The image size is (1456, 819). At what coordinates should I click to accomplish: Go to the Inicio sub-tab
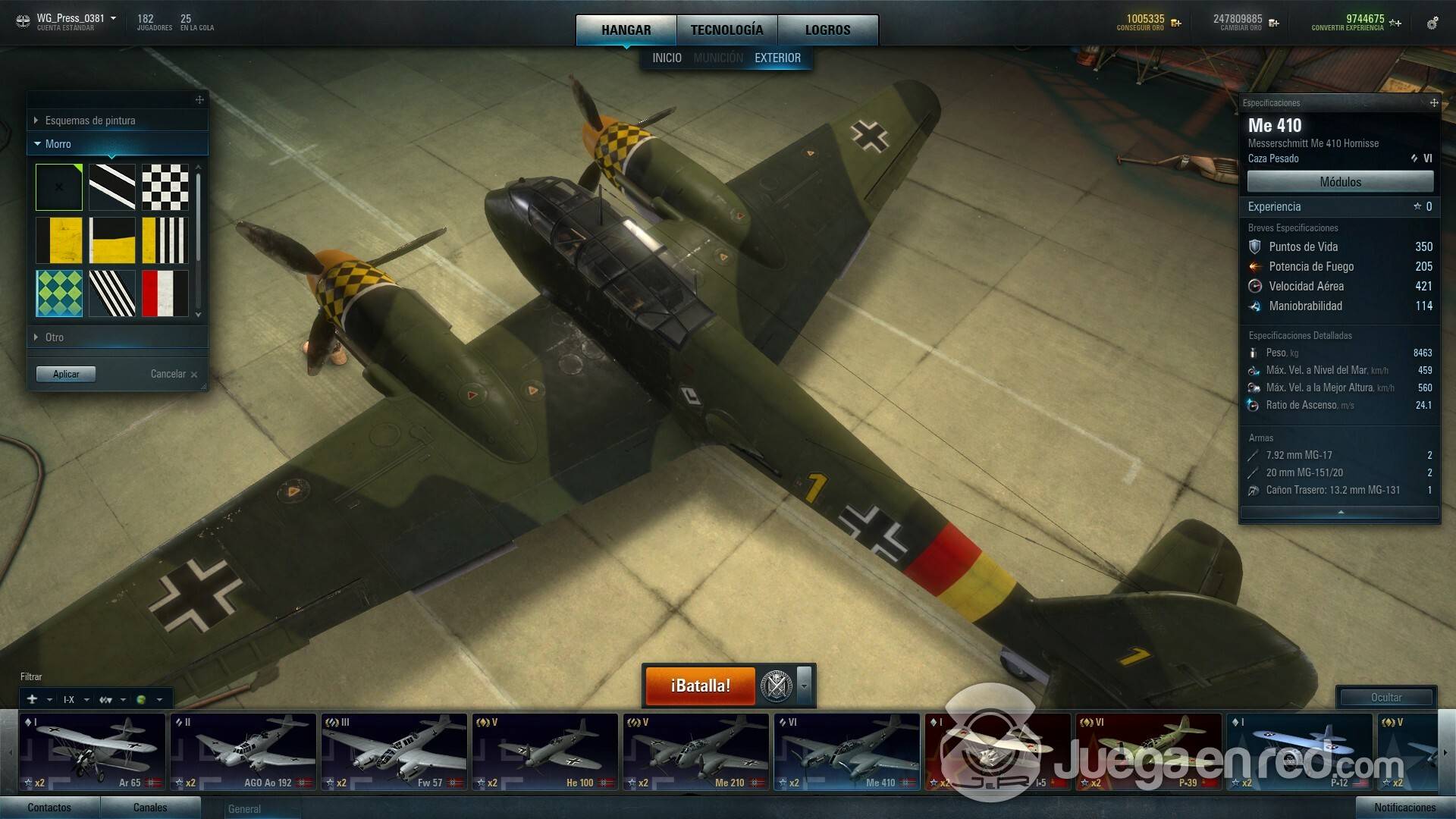pos(667,58)
